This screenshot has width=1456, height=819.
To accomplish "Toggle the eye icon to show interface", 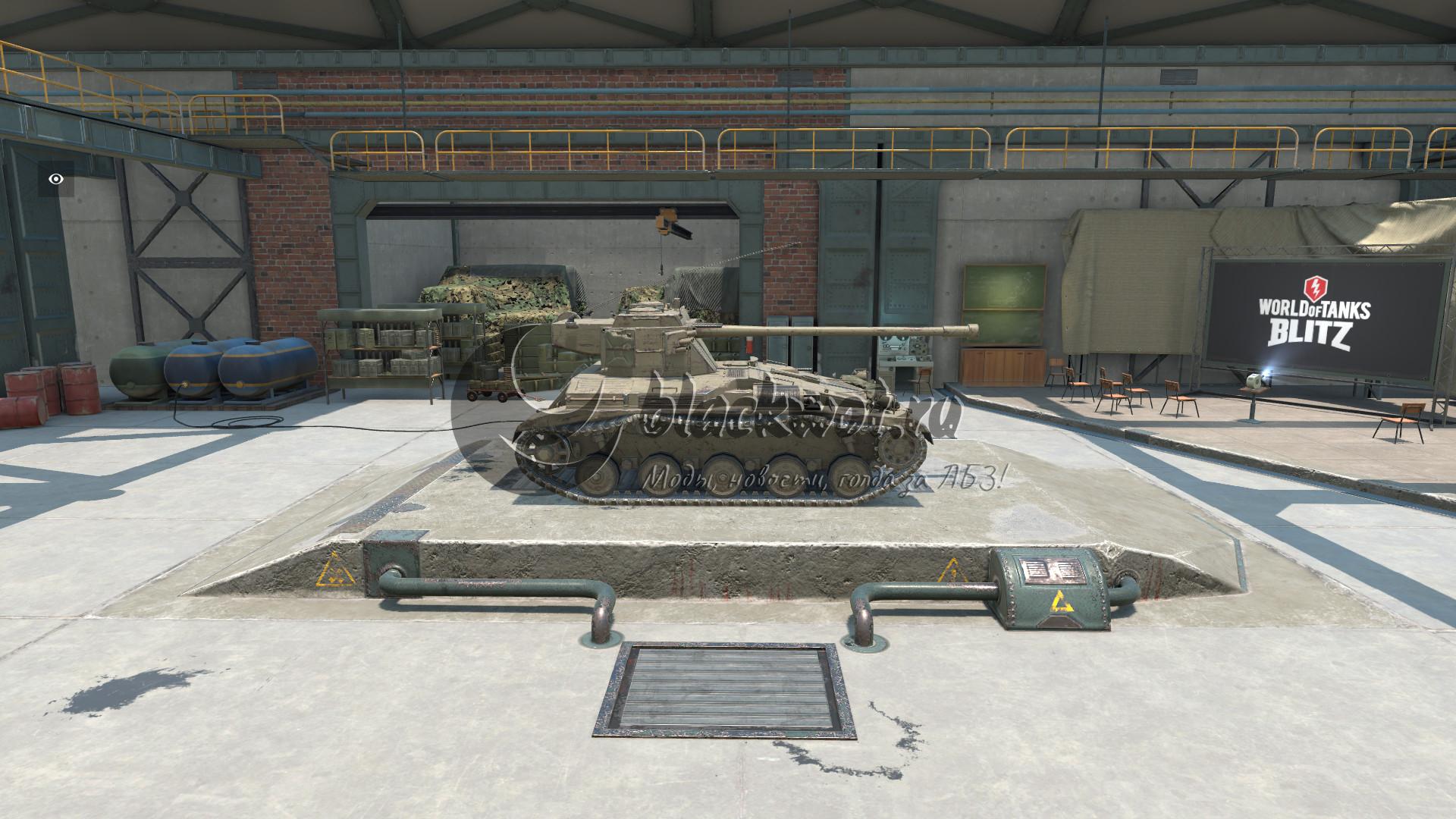I will (x=56, y=179).
